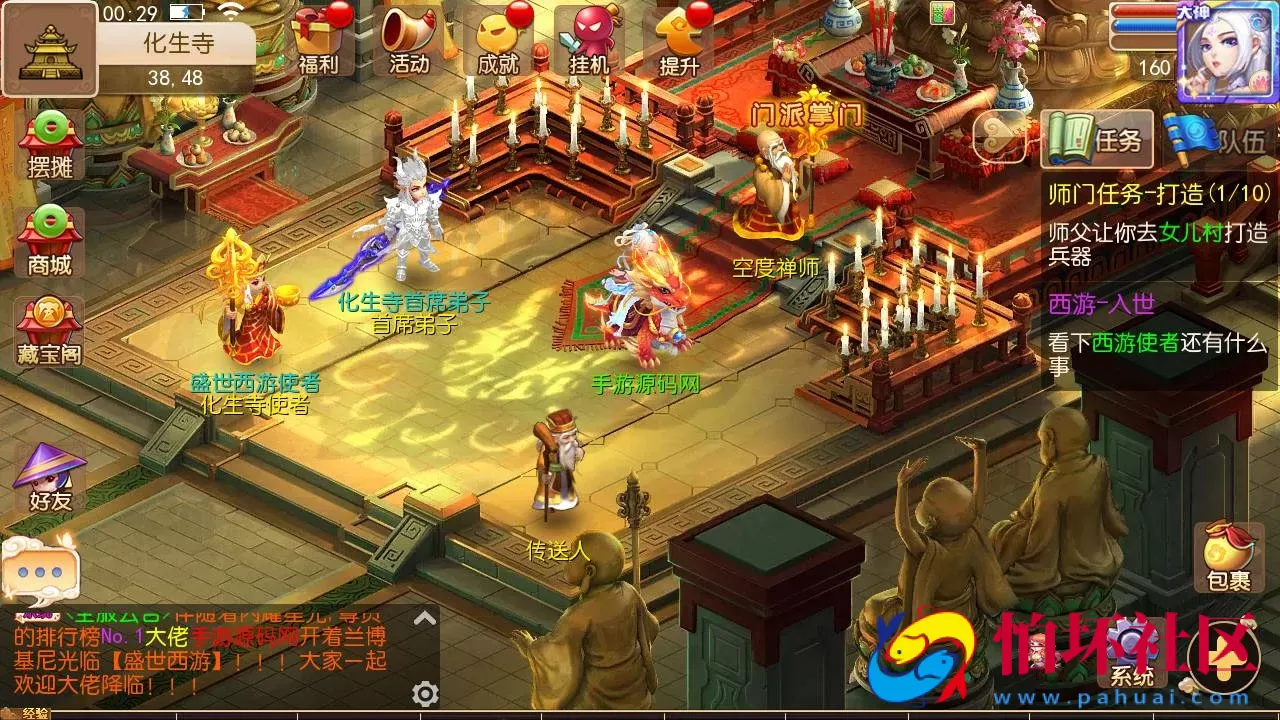Image resolution: width=1280 pixels, height=720 pixels.
Task: Click the 经验 experience bar at the bottom
Action: coord(35,713)
